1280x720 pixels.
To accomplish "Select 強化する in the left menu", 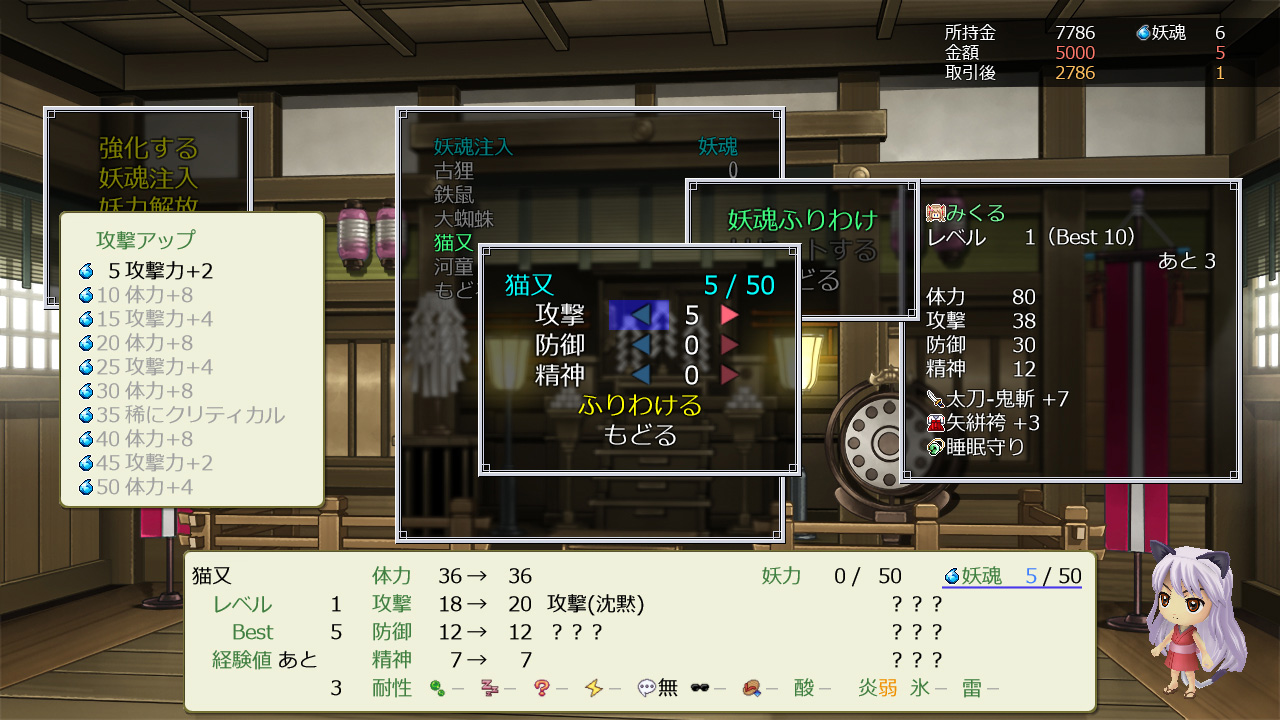I will click(149, 149).
